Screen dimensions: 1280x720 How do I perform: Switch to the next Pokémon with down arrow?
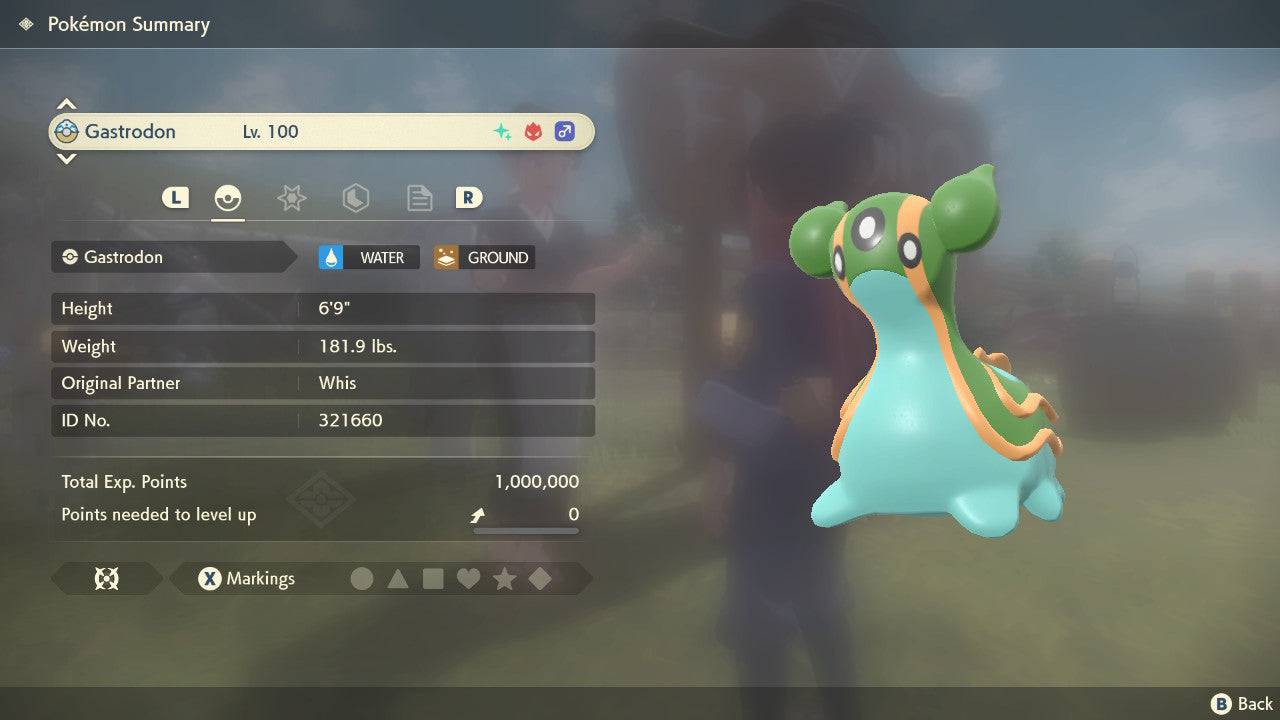coord(66,158)
